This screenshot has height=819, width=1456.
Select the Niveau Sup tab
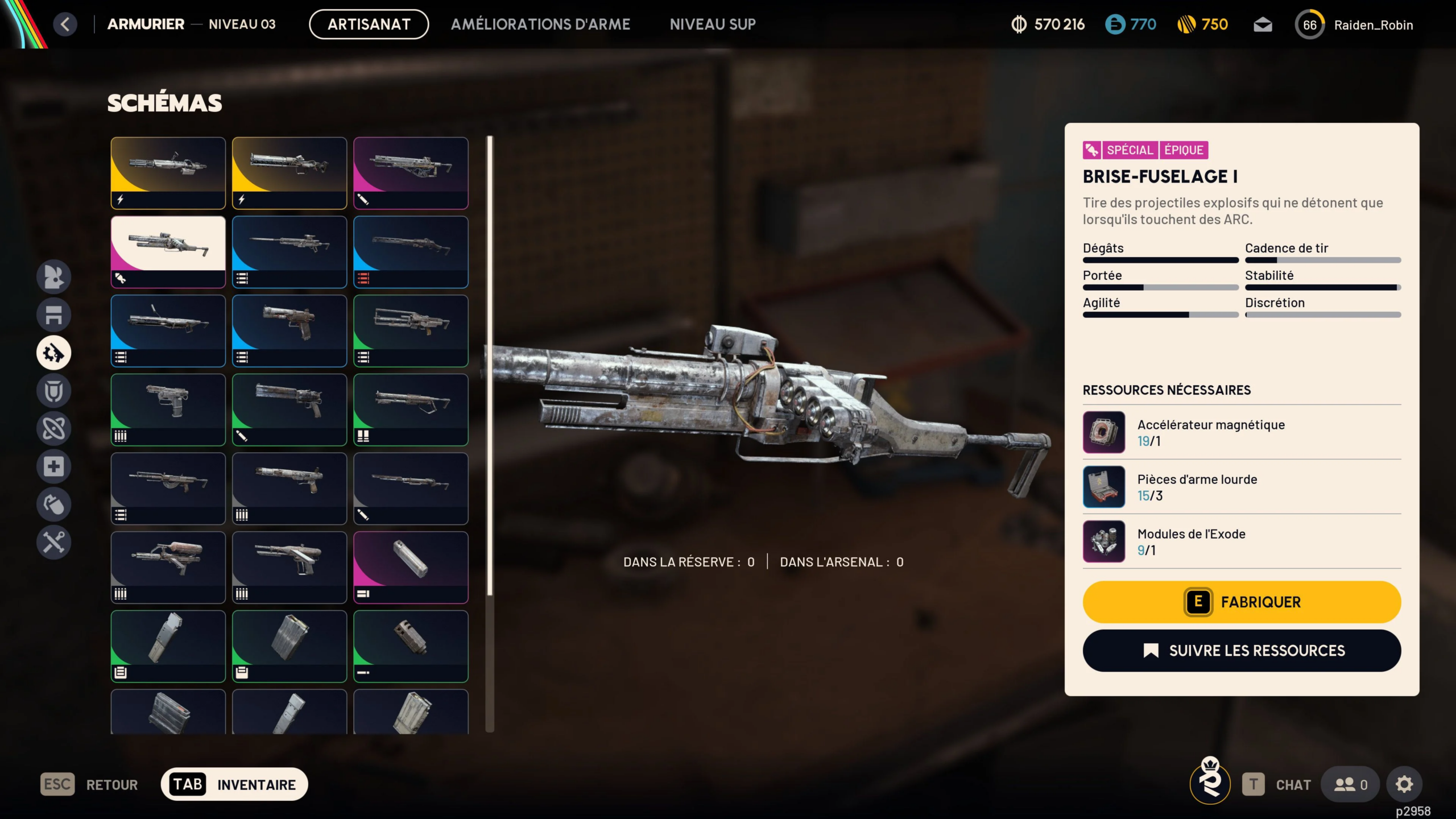coord(713,24)
